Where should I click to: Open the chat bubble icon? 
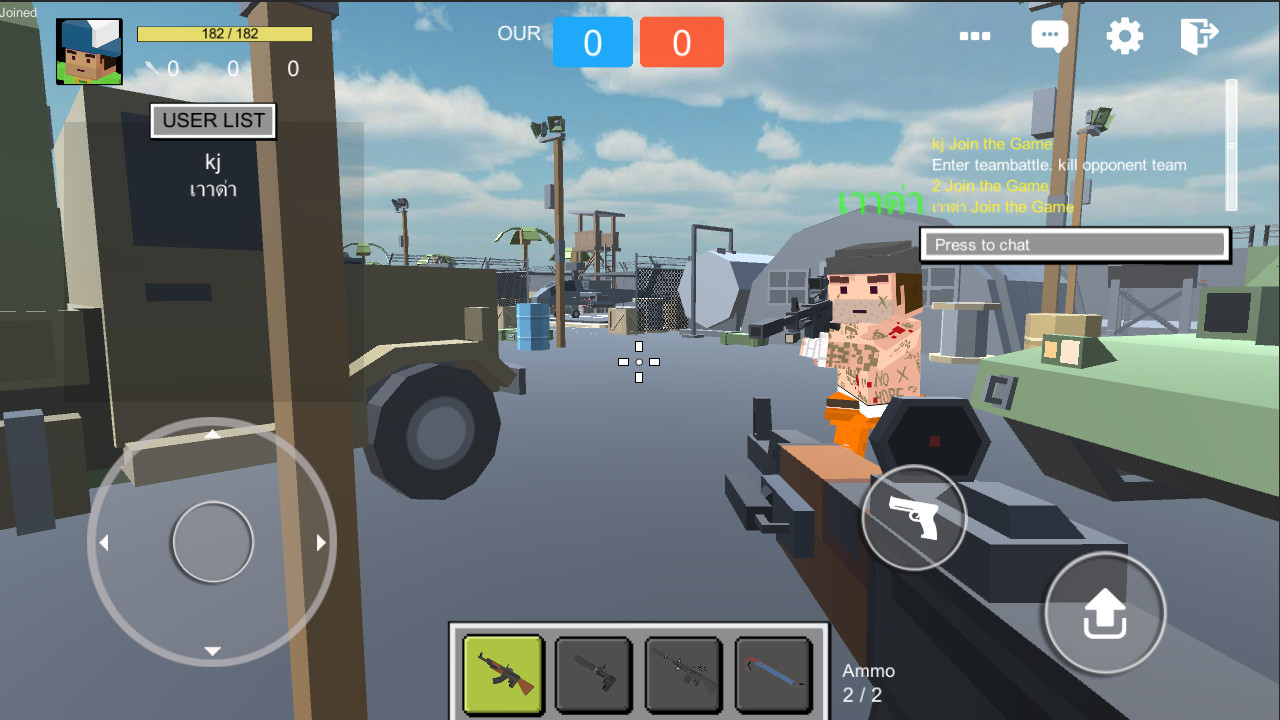click(x=1049, y=35)
